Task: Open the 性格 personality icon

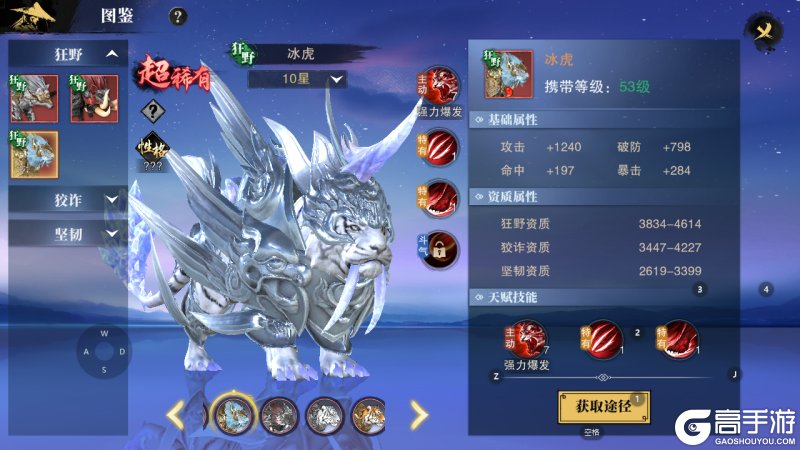Action: [152, 148]
